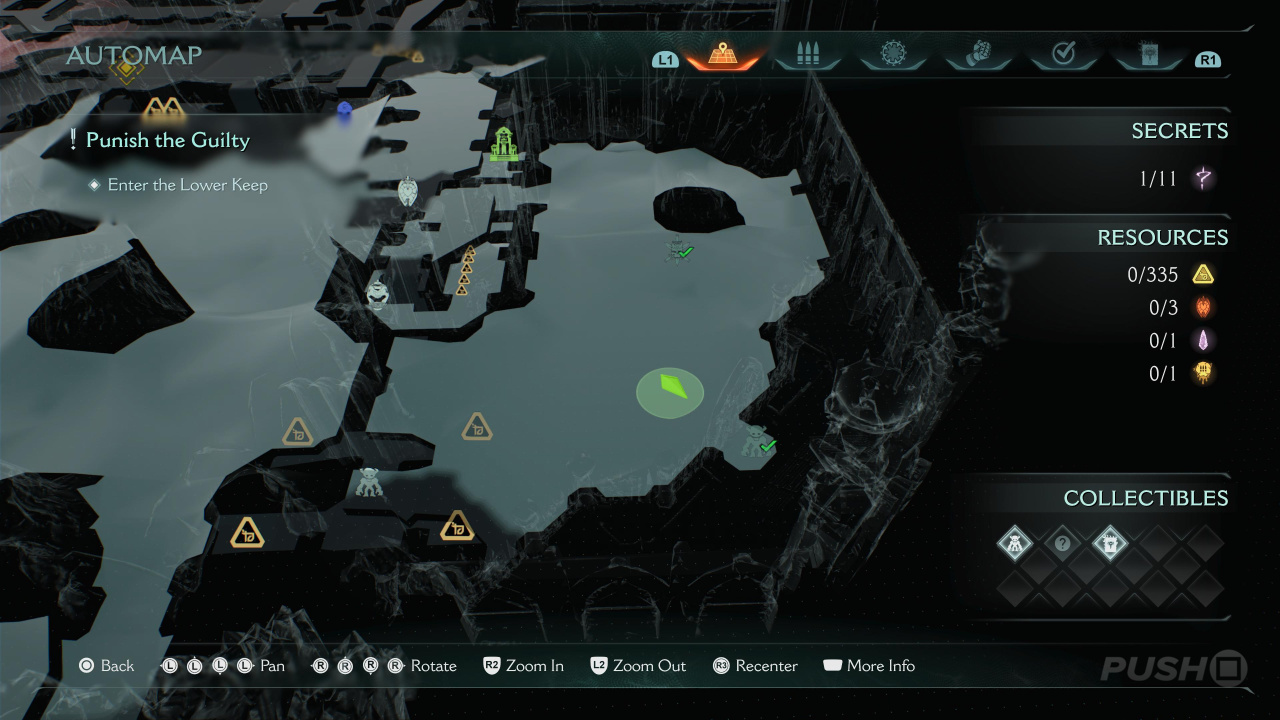Open the spiked gear shield tab
The image size is (1280, 720).
pos(892,56)
